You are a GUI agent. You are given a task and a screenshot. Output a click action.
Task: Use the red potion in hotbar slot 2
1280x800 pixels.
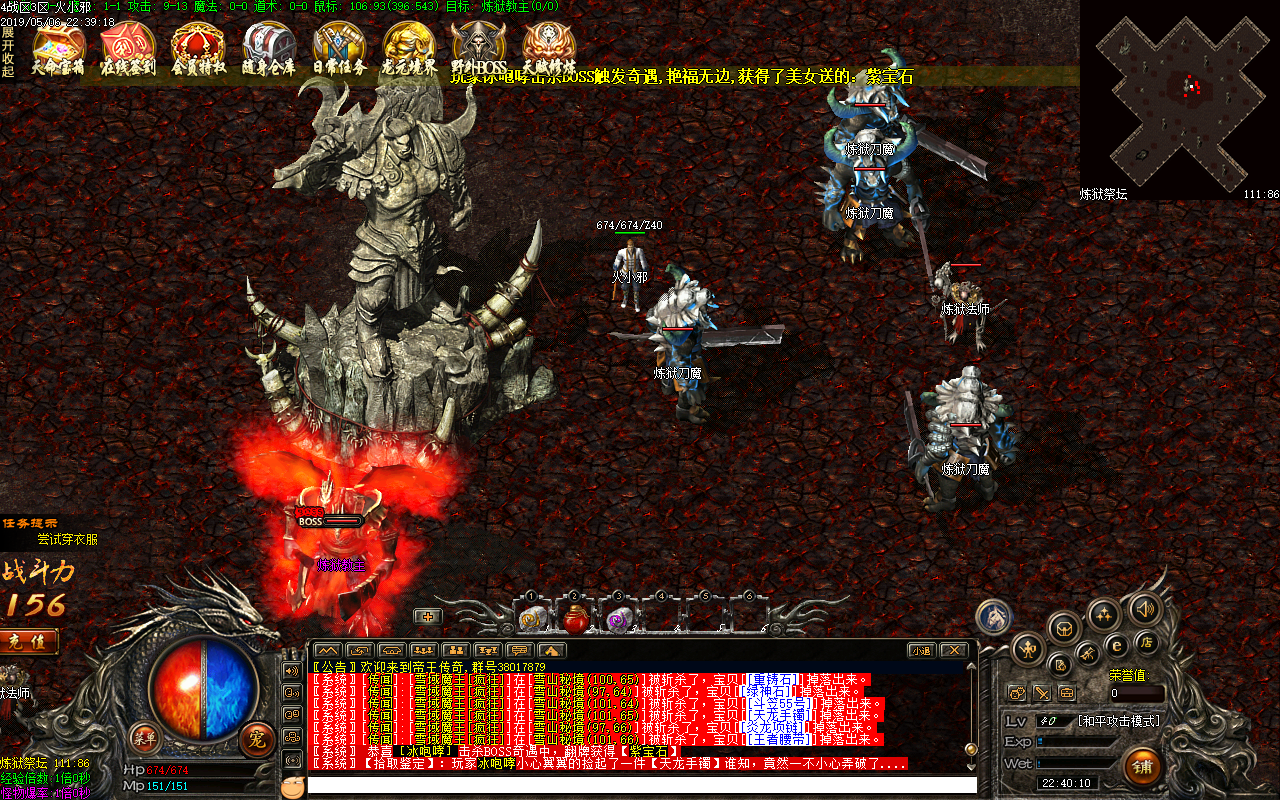tap(575, 620)
